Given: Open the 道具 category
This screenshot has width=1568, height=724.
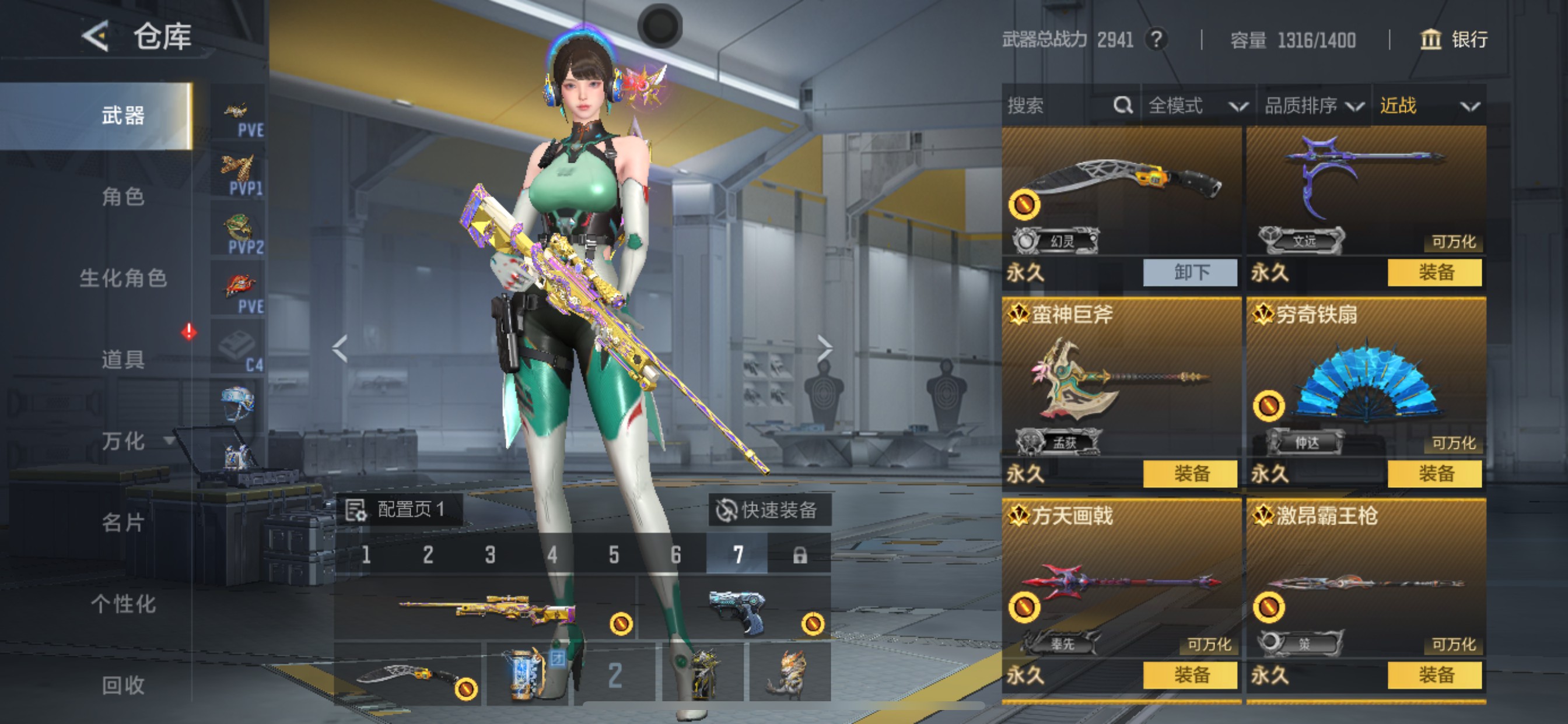Looking at the screenshot, I should 123,360.
